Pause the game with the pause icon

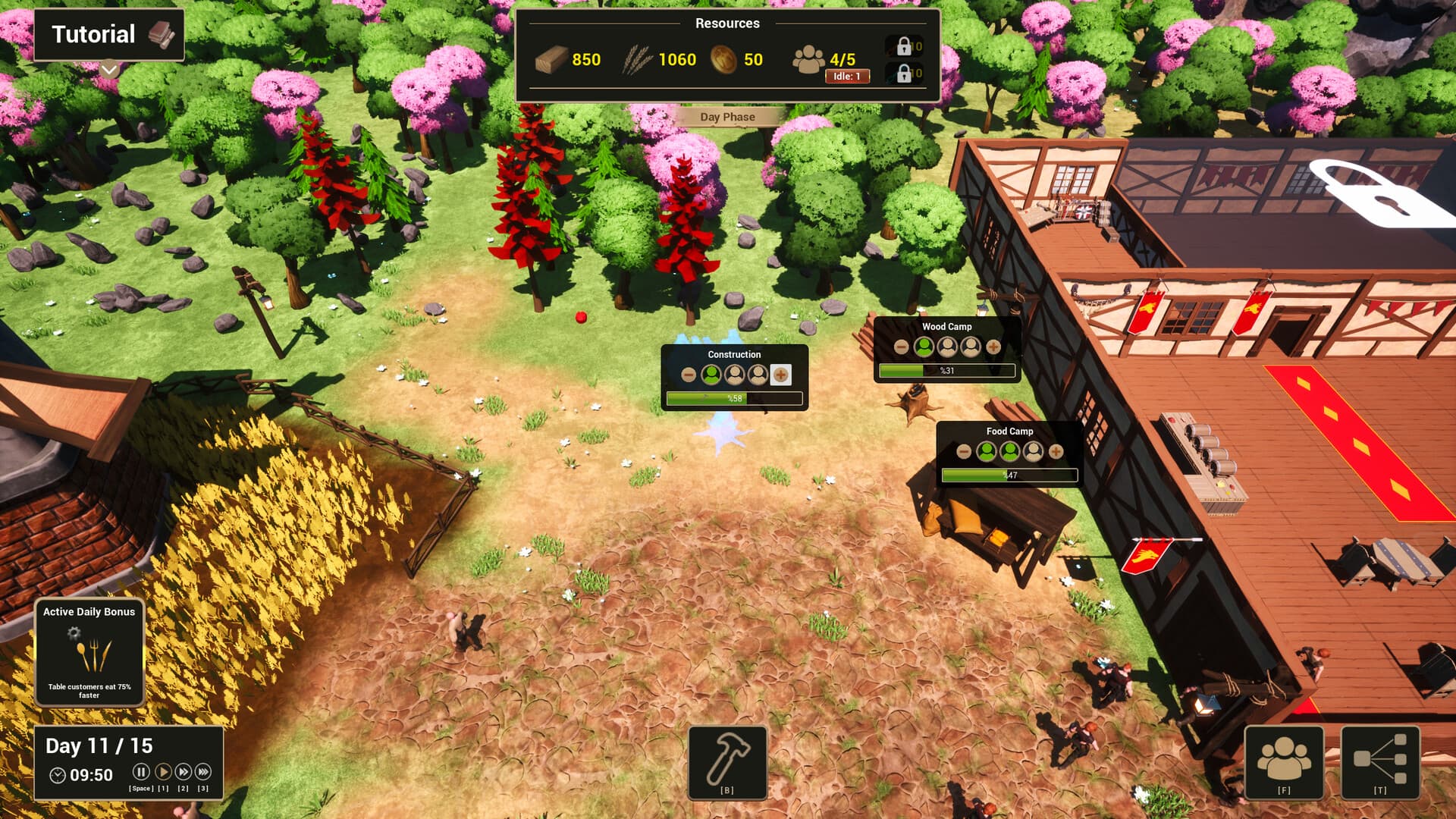tap(141, 771)
